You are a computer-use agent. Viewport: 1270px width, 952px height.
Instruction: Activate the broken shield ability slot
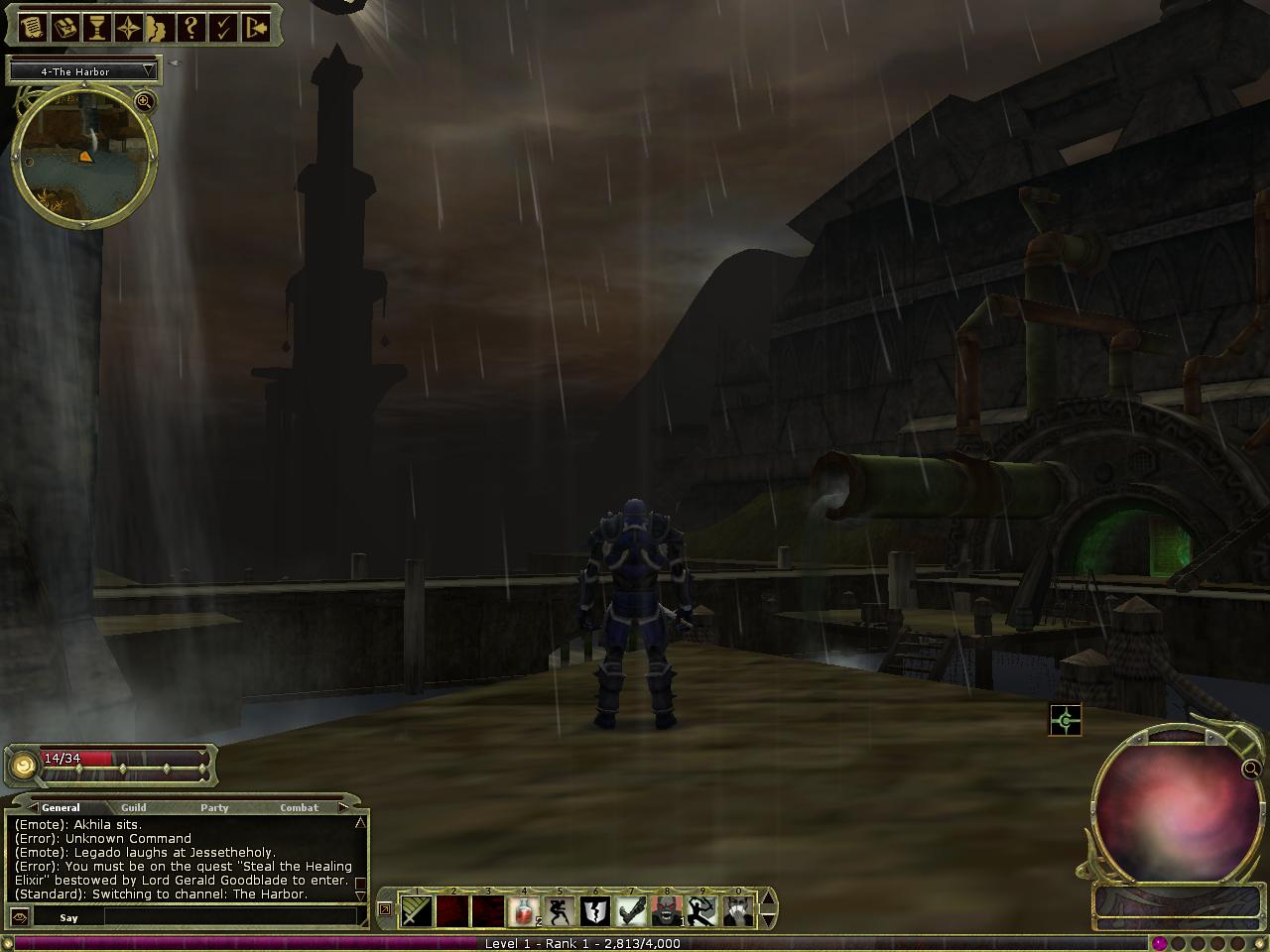[x=595, y=910]
